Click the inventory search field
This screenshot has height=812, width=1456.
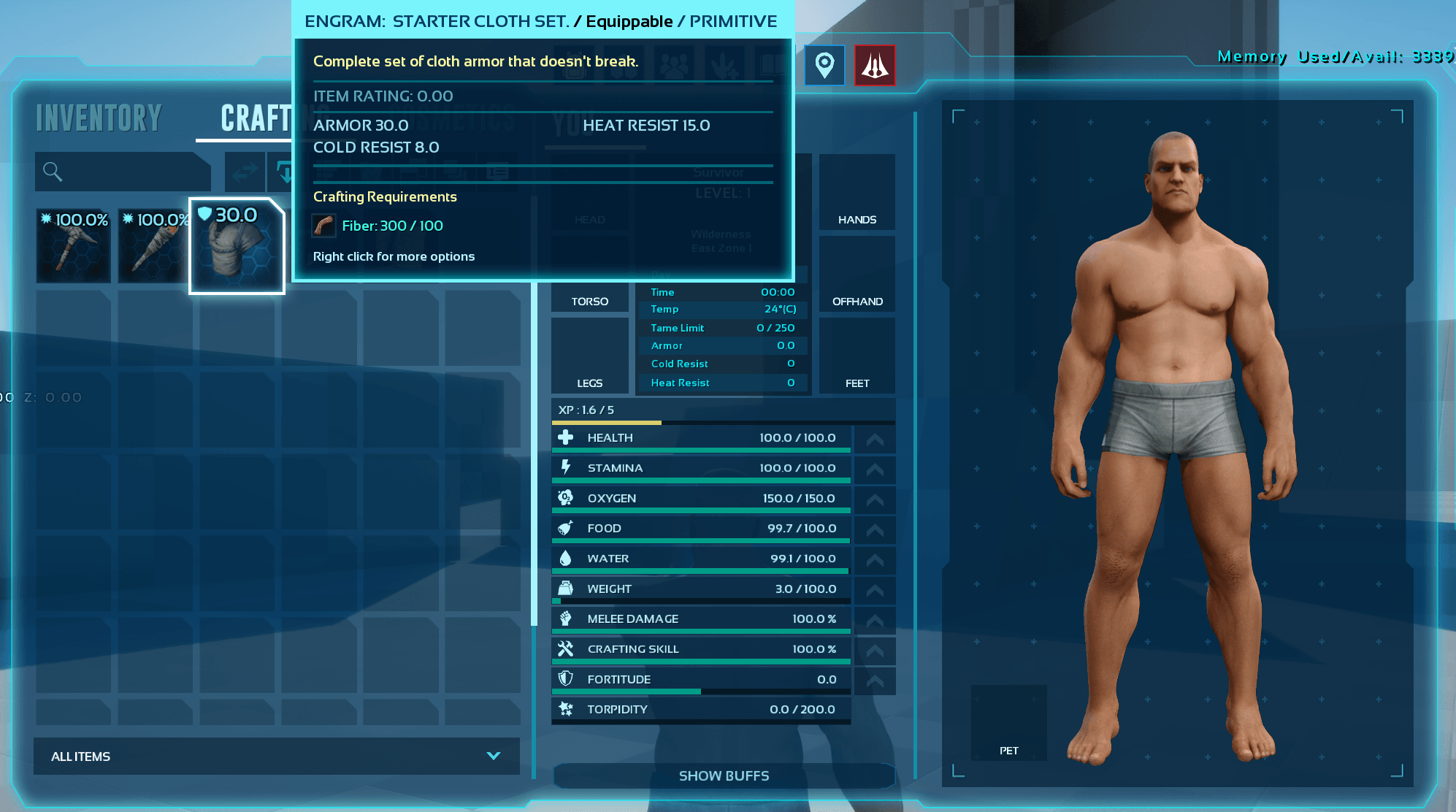coord(124,172)
